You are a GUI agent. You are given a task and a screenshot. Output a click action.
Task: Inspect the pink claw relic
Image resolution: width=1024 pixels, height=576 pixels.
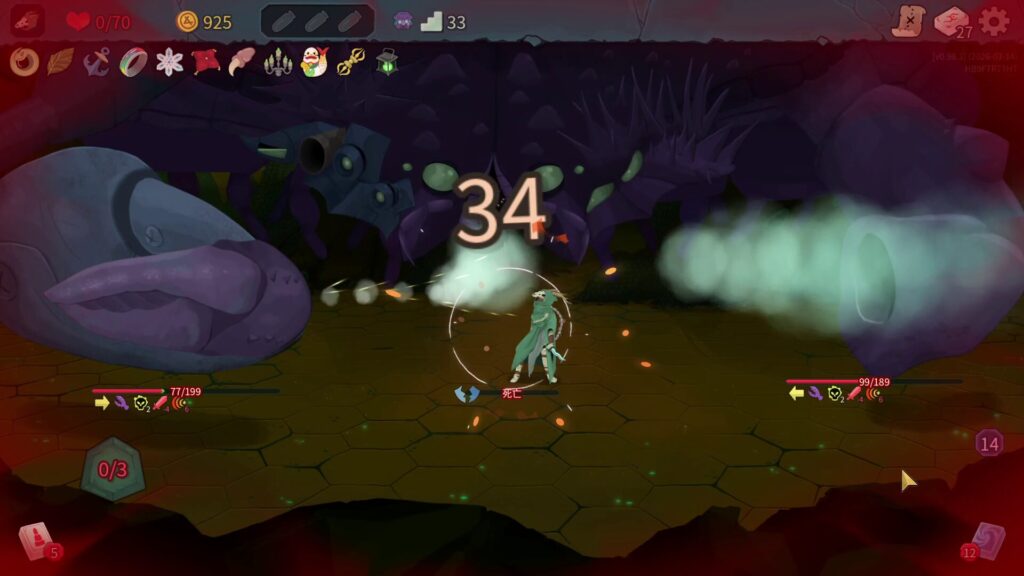(242, 62)
